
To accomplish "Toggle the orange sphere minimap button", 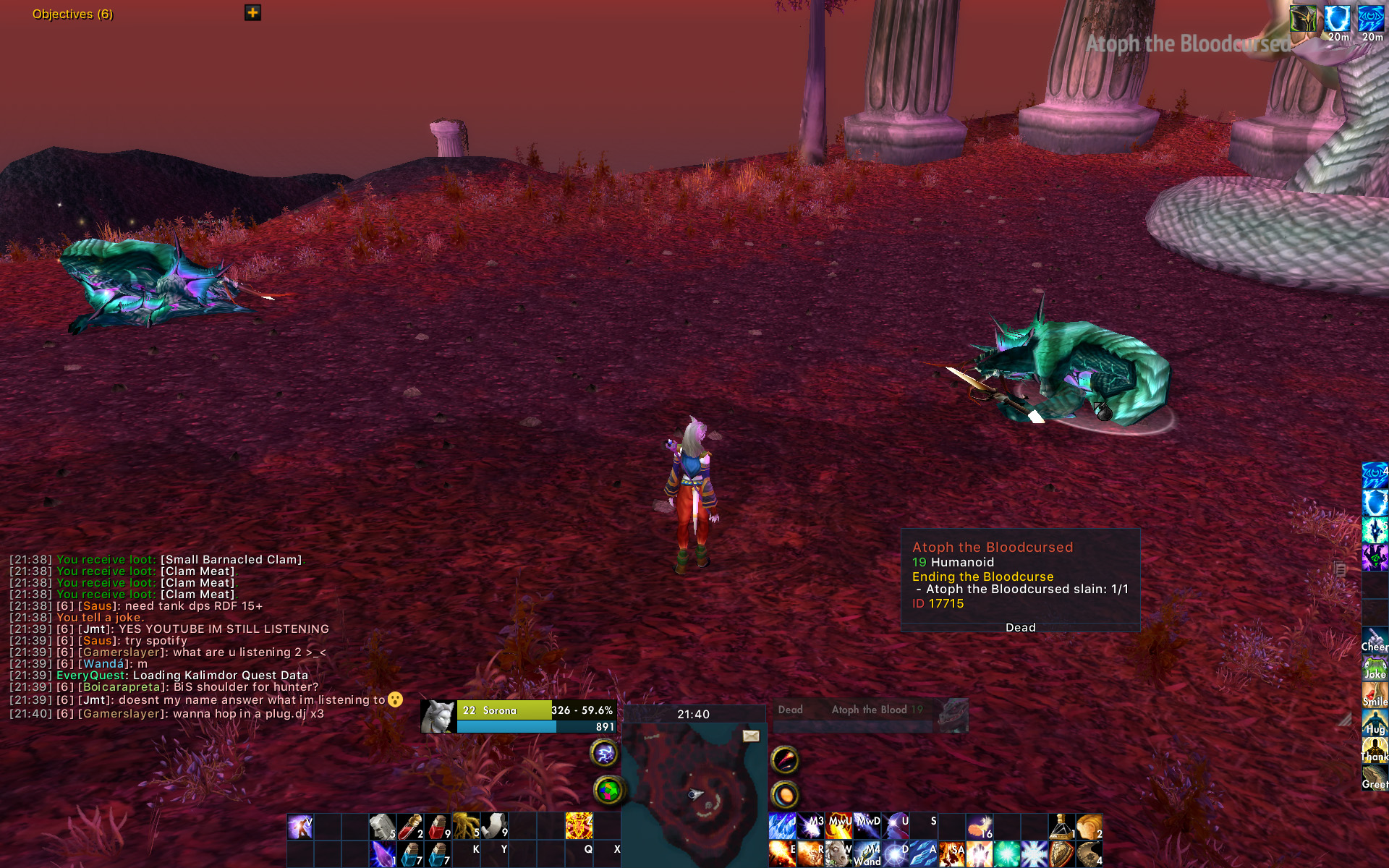I will (785, 793).
